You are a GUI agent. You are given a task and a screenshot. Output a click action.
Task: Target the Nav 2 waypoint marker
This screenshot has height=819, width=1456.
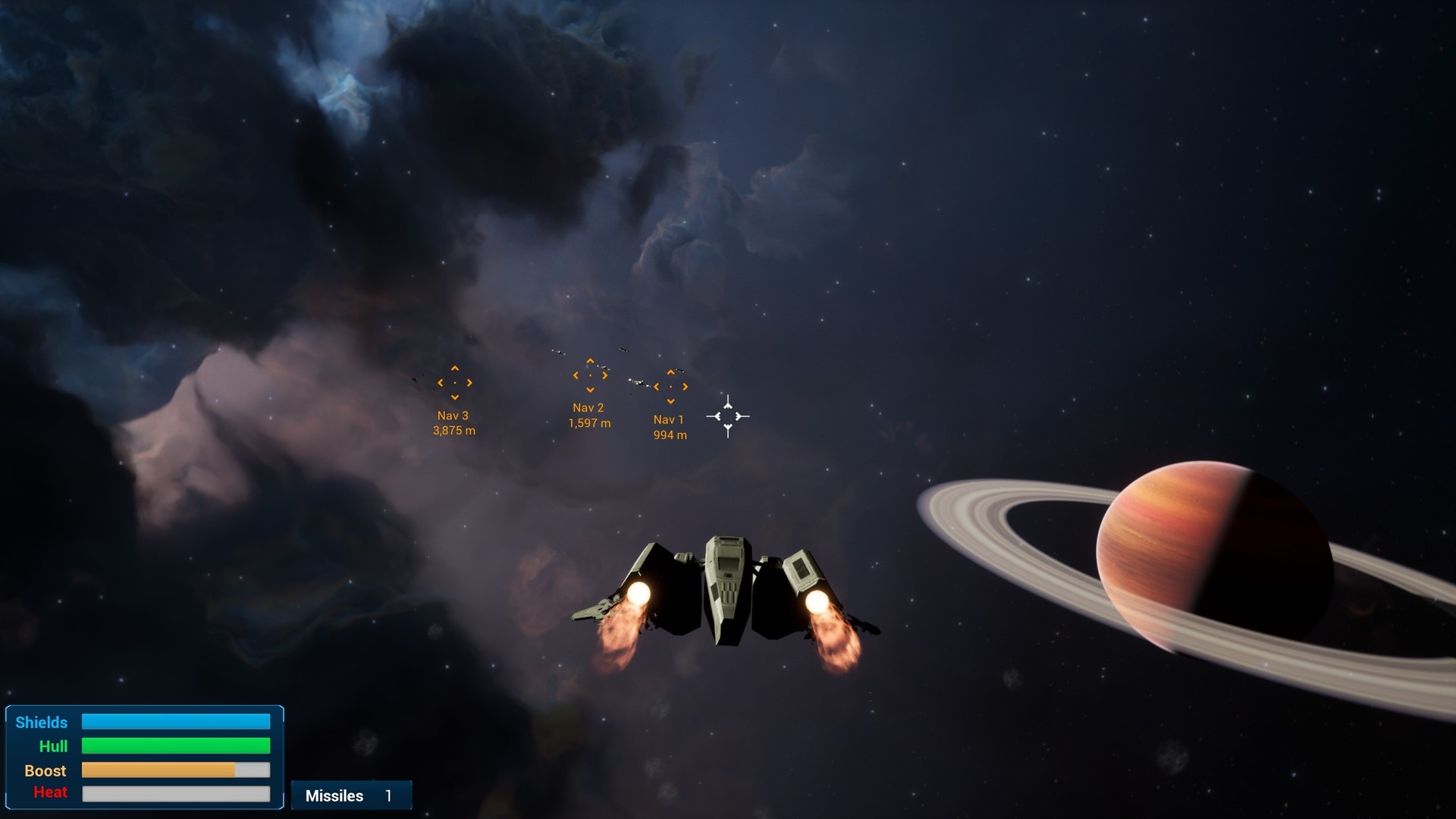pyautogui.click(x=590, y=375)
